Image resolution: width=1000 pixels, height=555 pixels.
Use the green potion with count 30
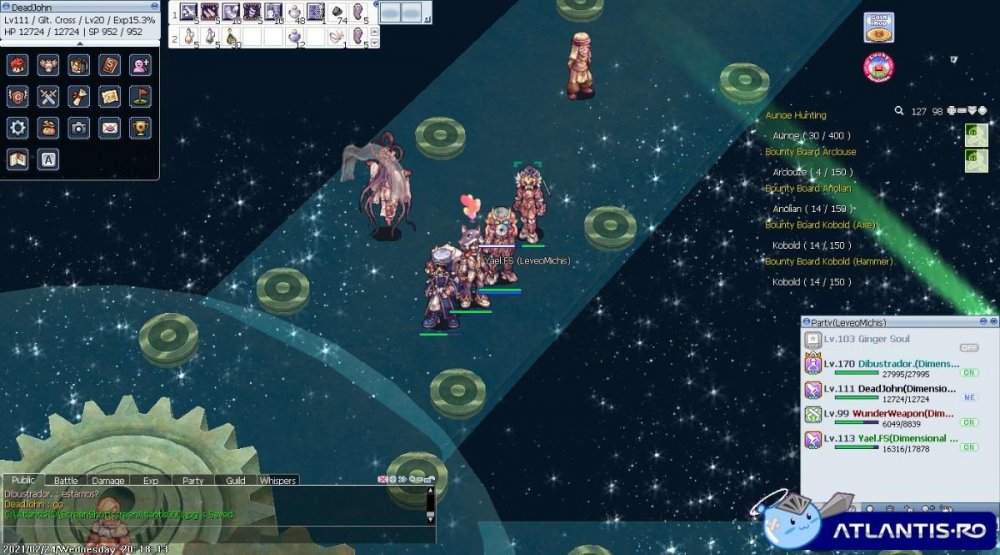click(x=233, y=36)
